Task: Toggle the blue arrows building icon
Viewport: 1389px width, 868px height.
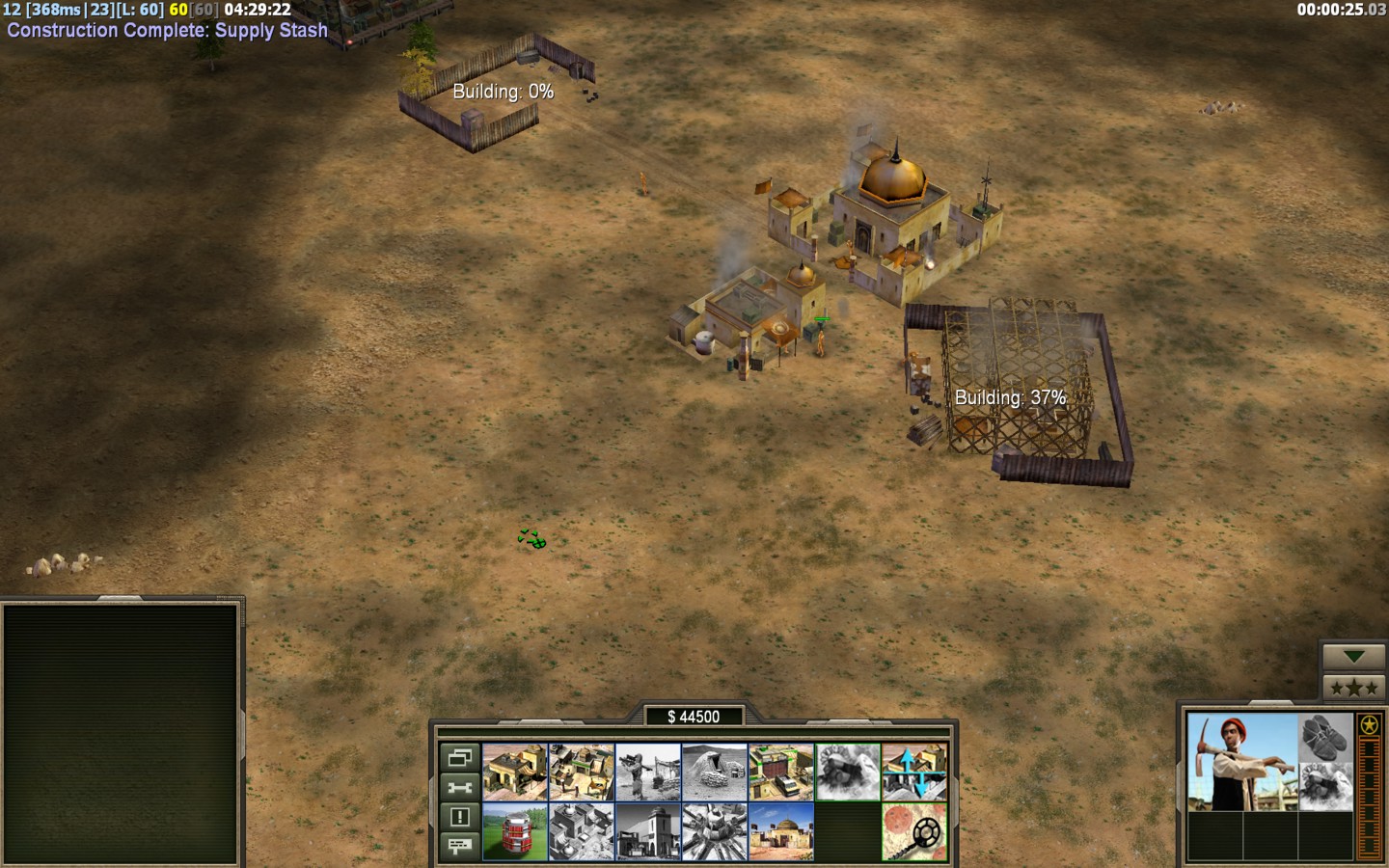Action: tap(913, 772)
